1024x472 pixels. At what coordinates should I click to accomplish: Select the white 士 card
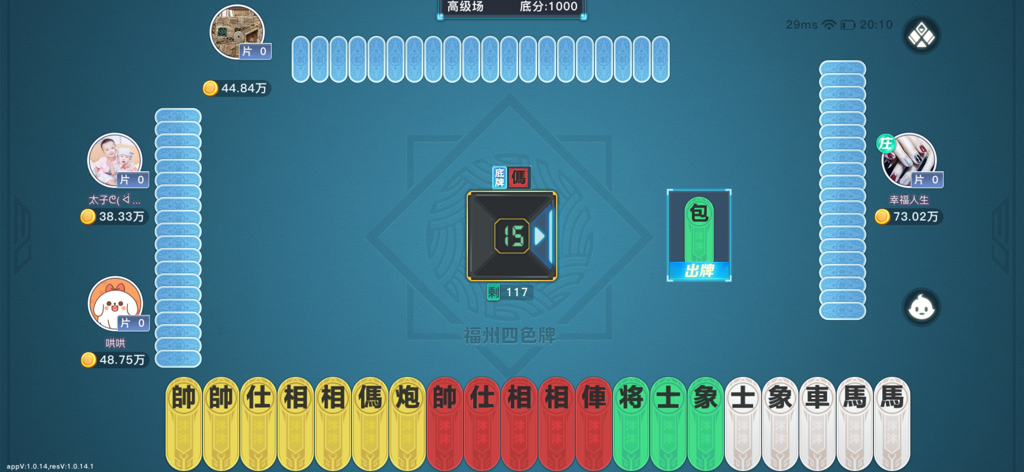[743, 420]
